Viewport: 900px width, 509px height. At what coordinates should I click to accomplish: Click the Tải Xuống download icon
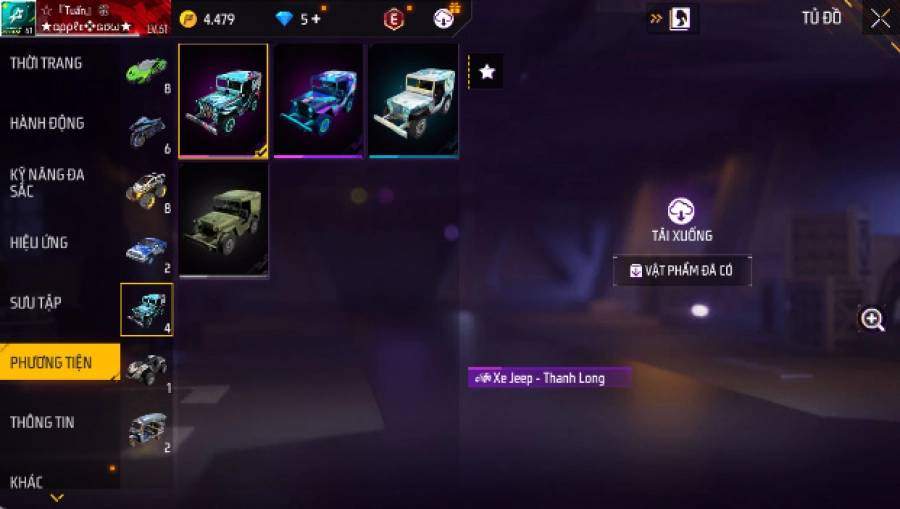tap(681, 211)
